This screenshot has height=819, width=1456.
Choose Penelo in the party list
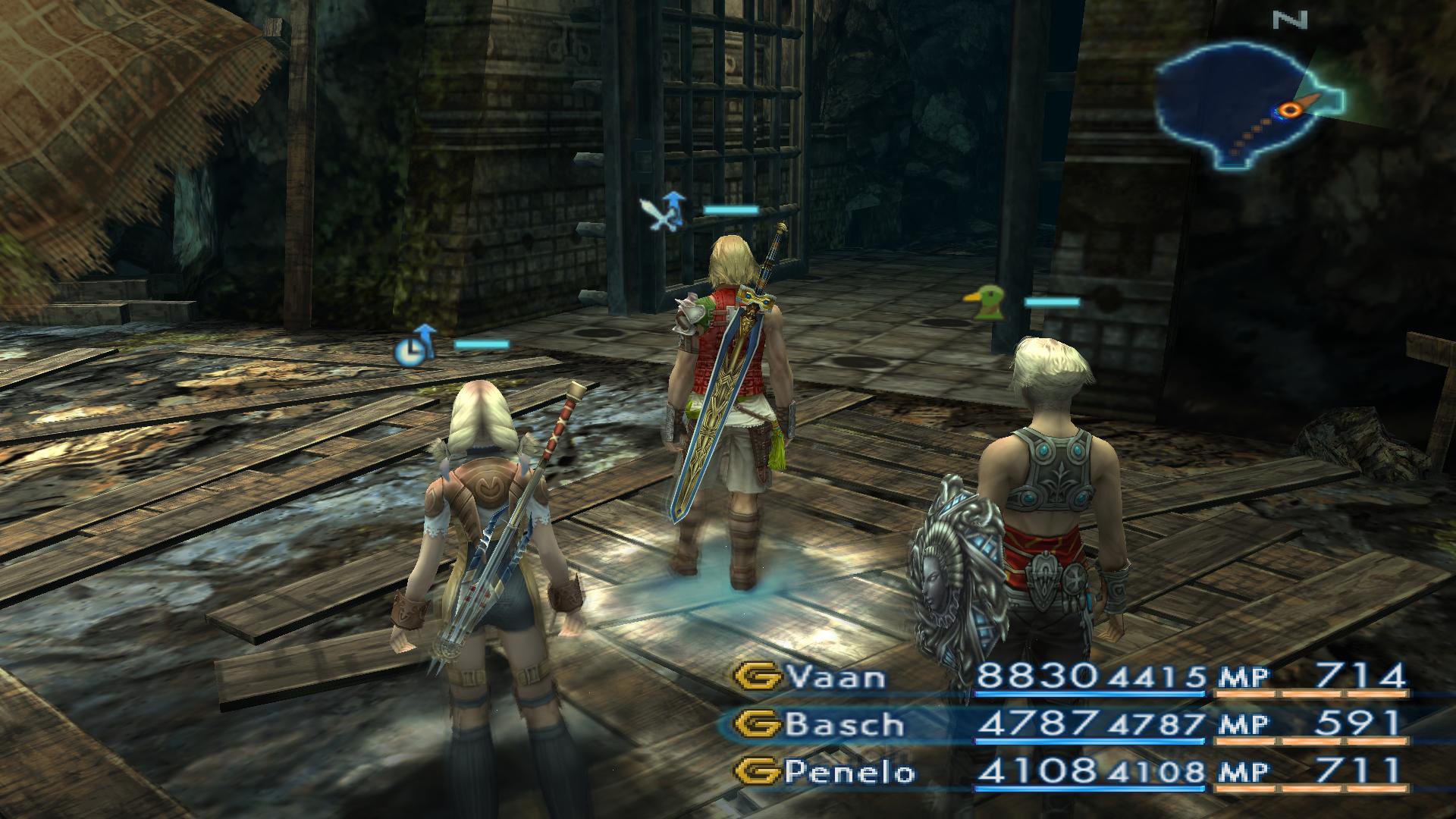(850, 772)
